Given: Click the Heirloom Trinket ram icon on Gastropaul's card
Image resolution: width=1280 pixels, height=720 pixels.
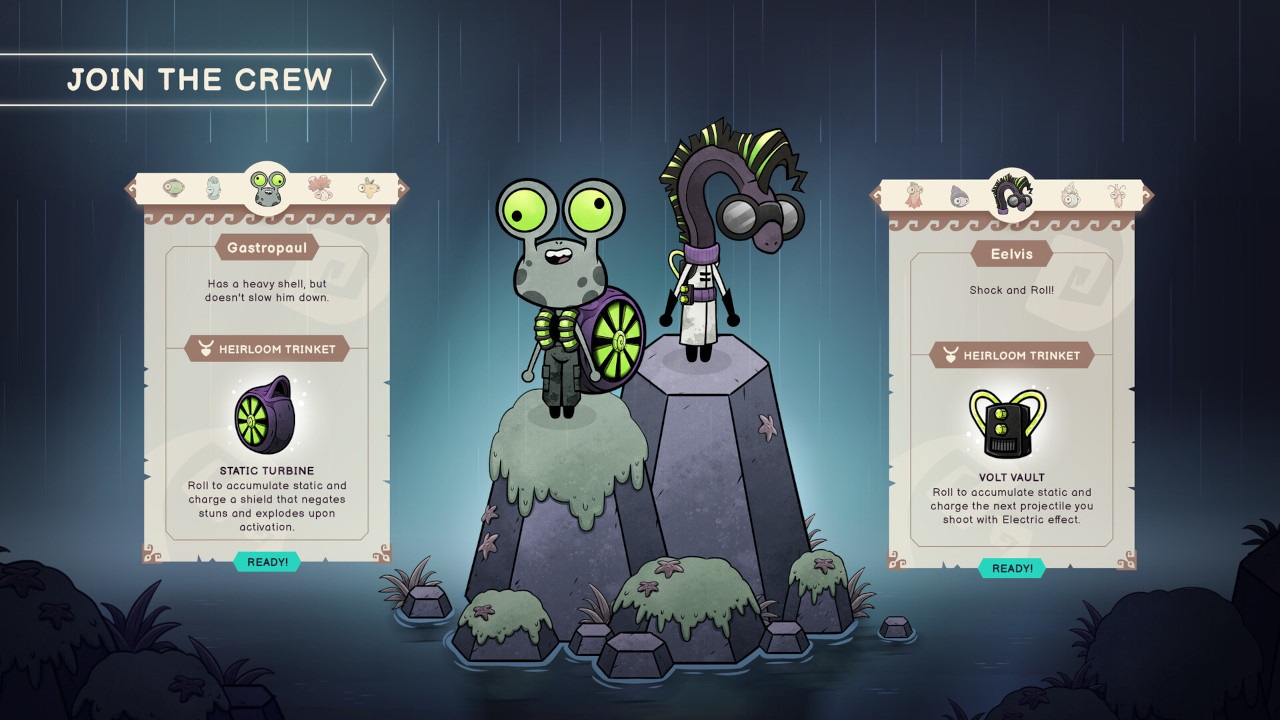Looking at the screenshot, I should [207, 349].
